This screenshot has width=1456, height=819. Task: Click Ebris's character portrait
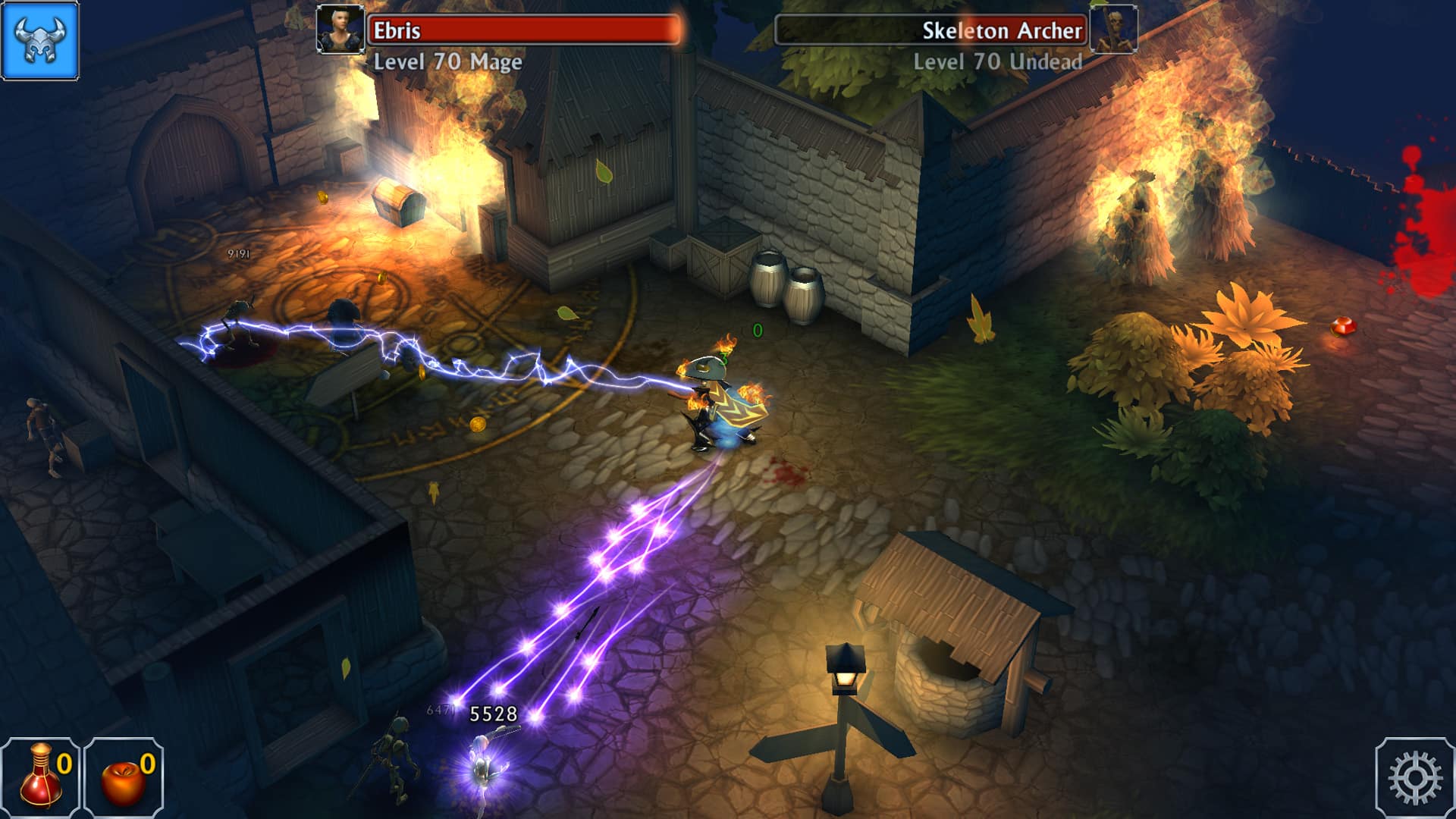339,30
